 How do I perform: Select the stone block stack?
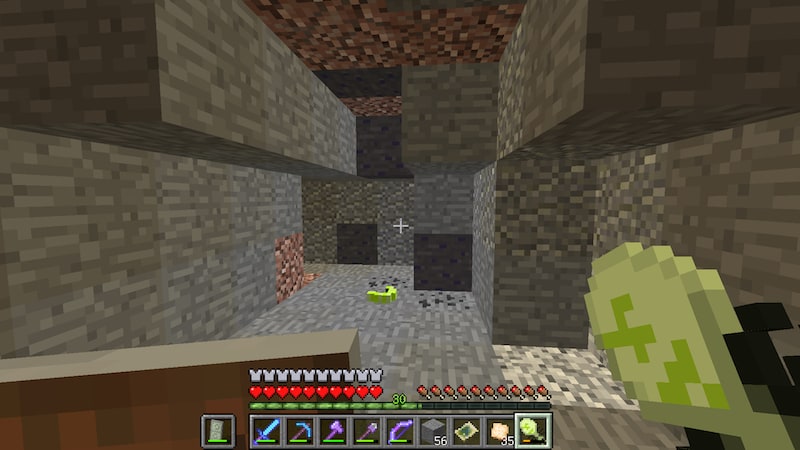click(432, 432)
